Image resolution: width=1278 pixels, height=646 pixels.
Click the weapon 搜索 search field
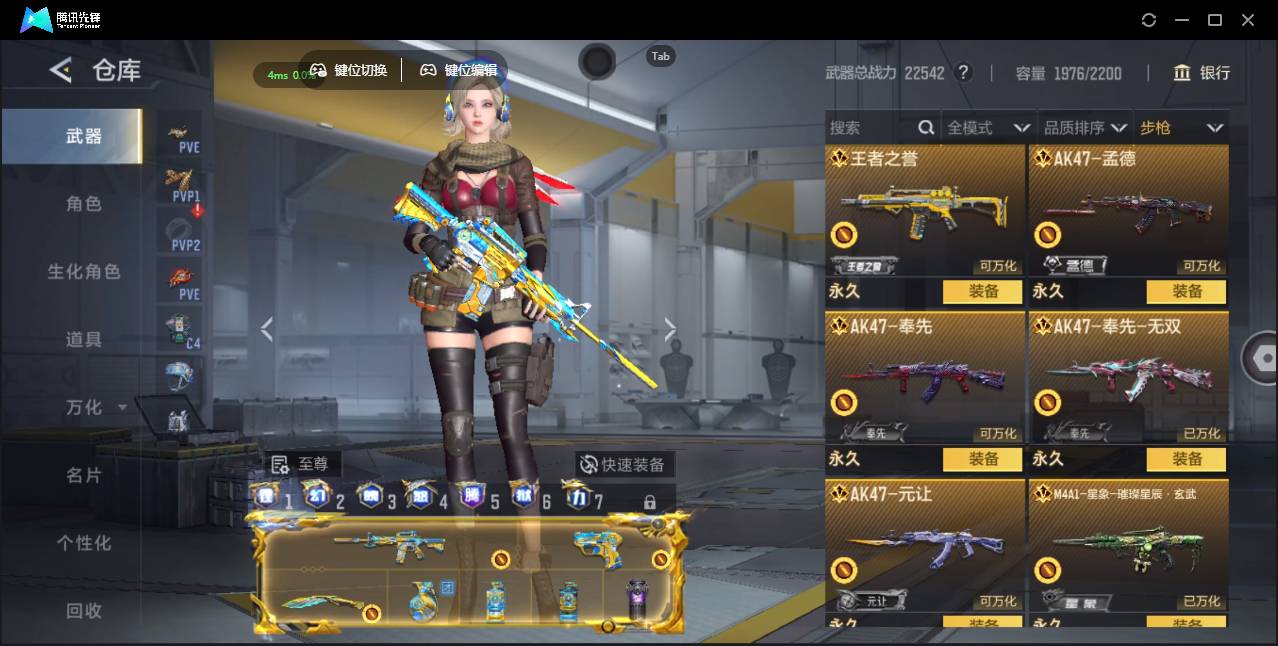(x=870, y=128)
